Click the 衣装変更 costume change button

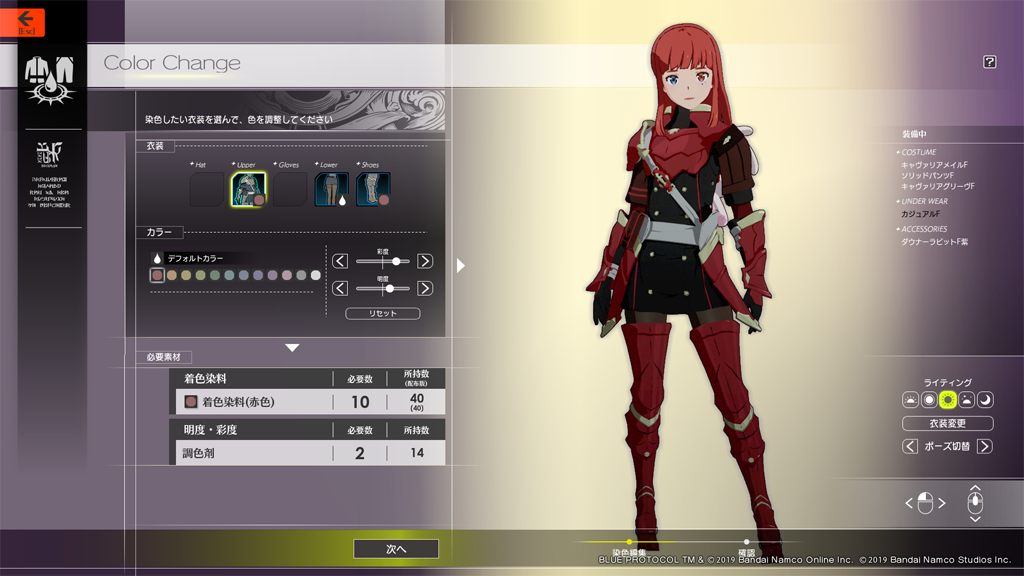click(x=947, y=423)
